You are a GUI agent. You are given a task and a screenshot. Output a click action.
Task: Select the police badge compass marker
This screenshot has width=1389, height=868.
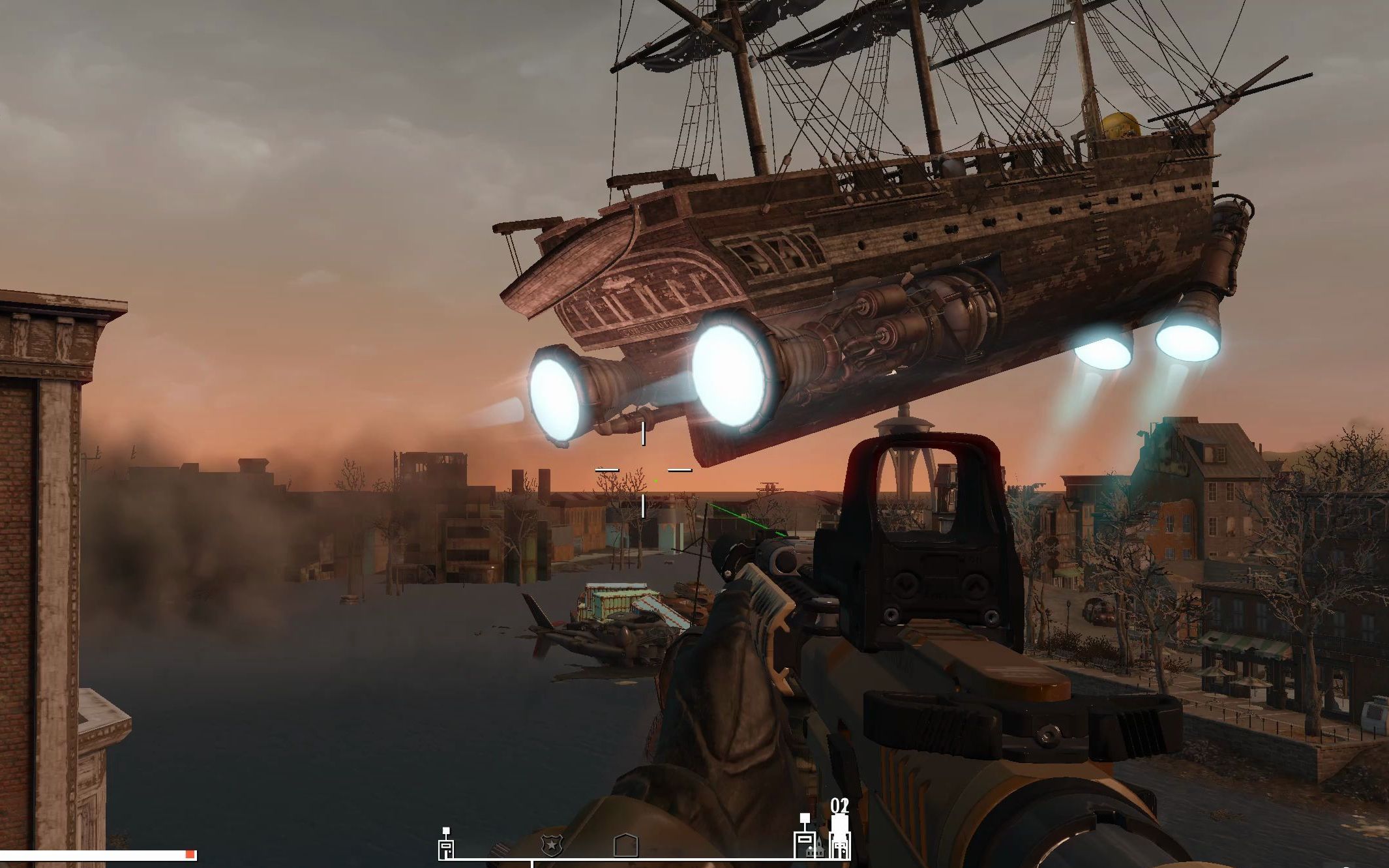552,846
